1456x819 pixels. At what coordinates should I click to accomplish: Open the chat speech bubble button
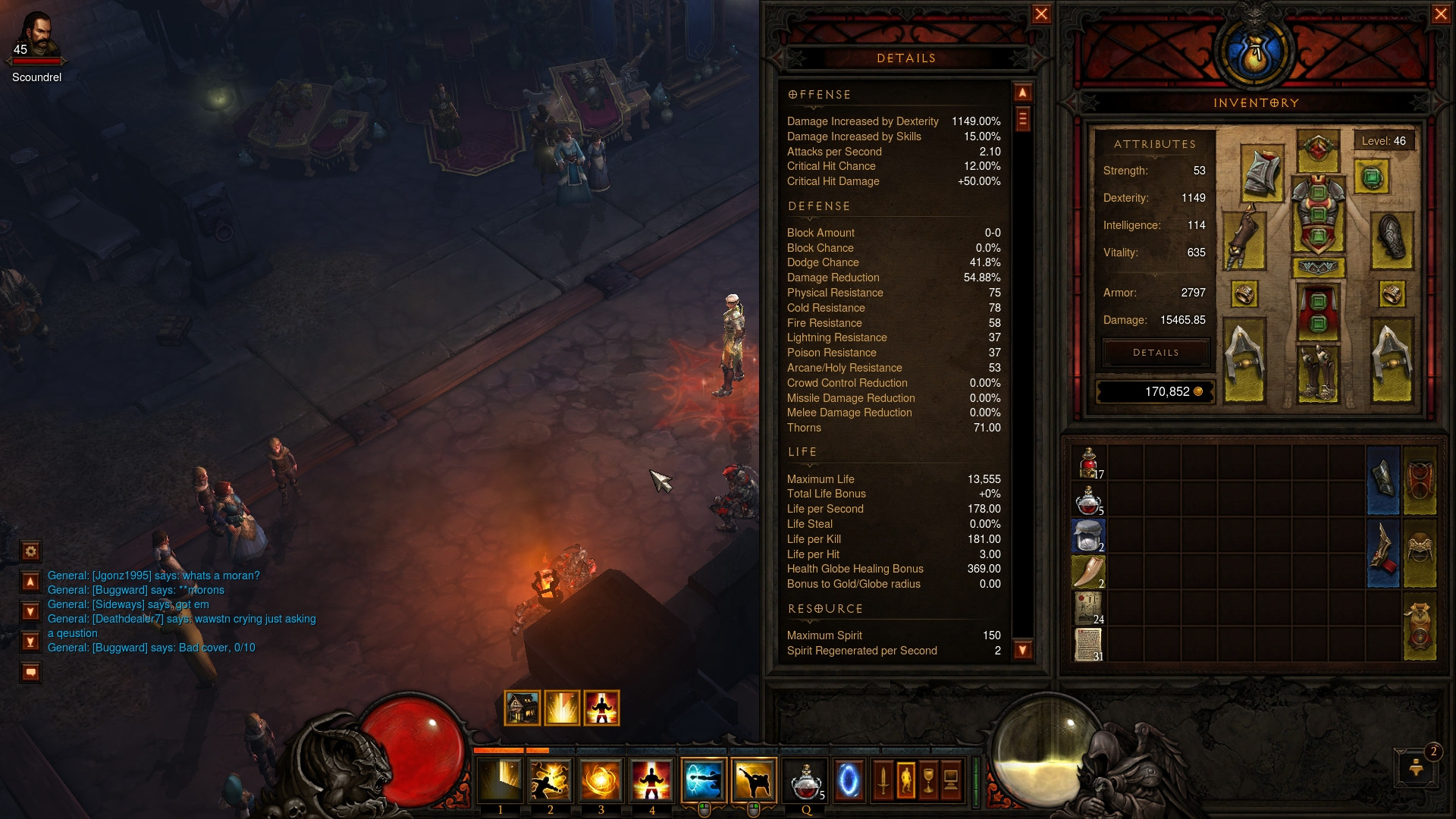31,672
